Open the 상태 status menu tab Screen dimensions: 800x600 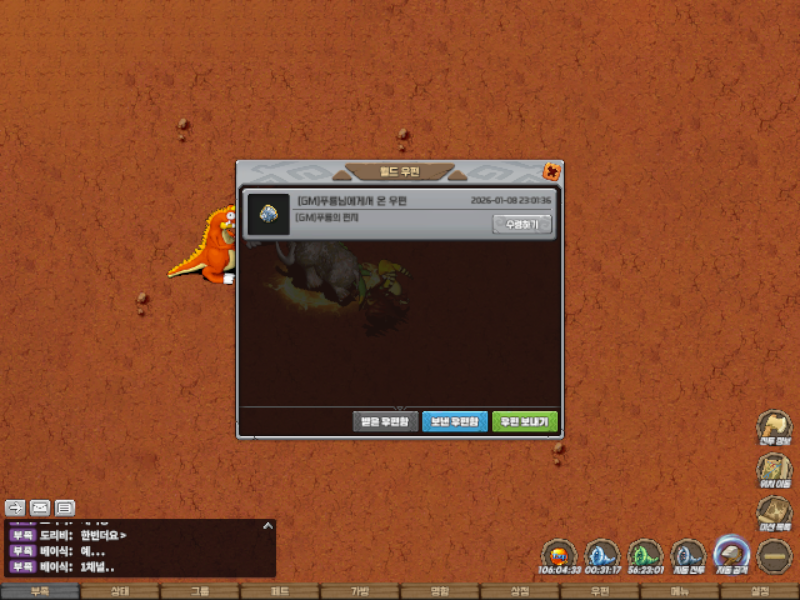tap(120, 591)
